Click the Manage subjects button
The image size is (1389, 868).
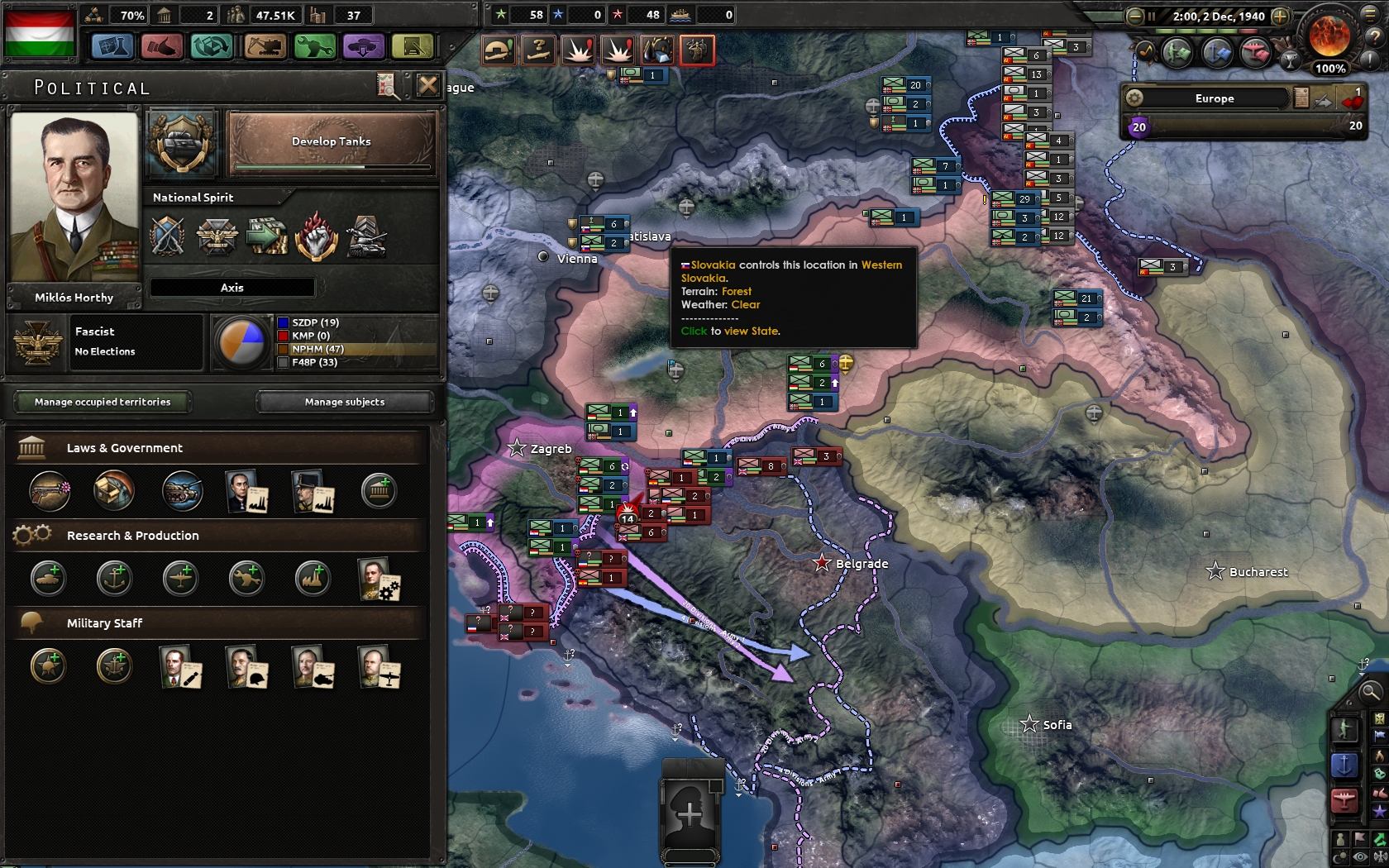(345, 403)
